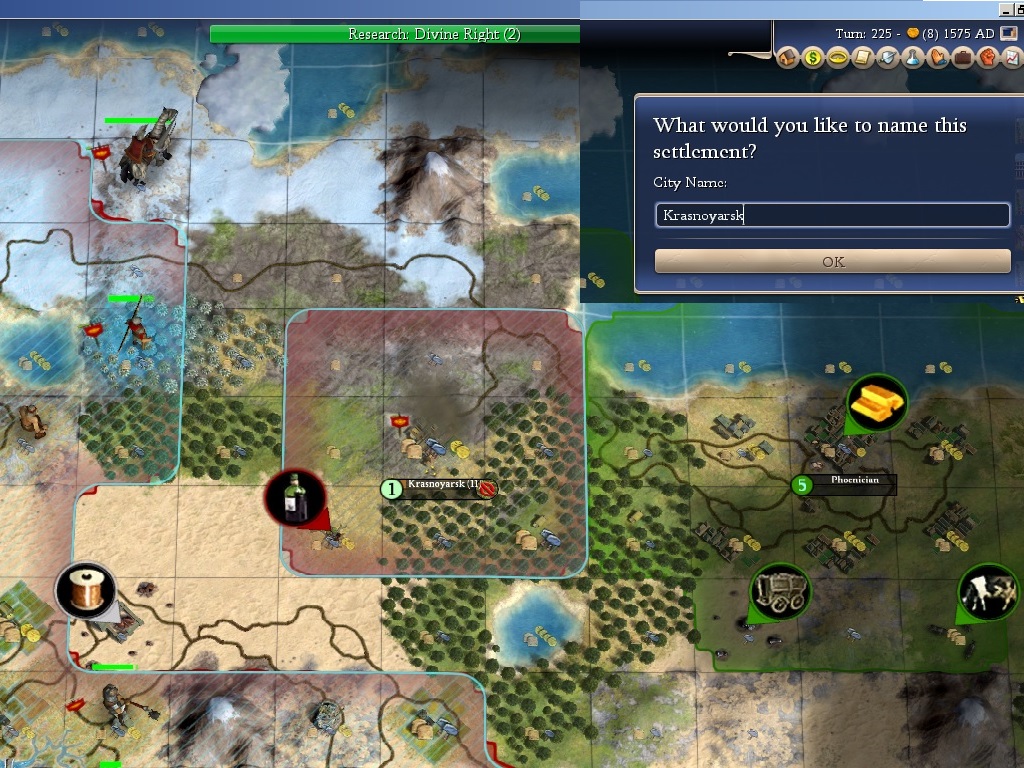
Task: Open the house-shaped domestic advisor icon
Action: pyautogui.click(x=787, y=58)
